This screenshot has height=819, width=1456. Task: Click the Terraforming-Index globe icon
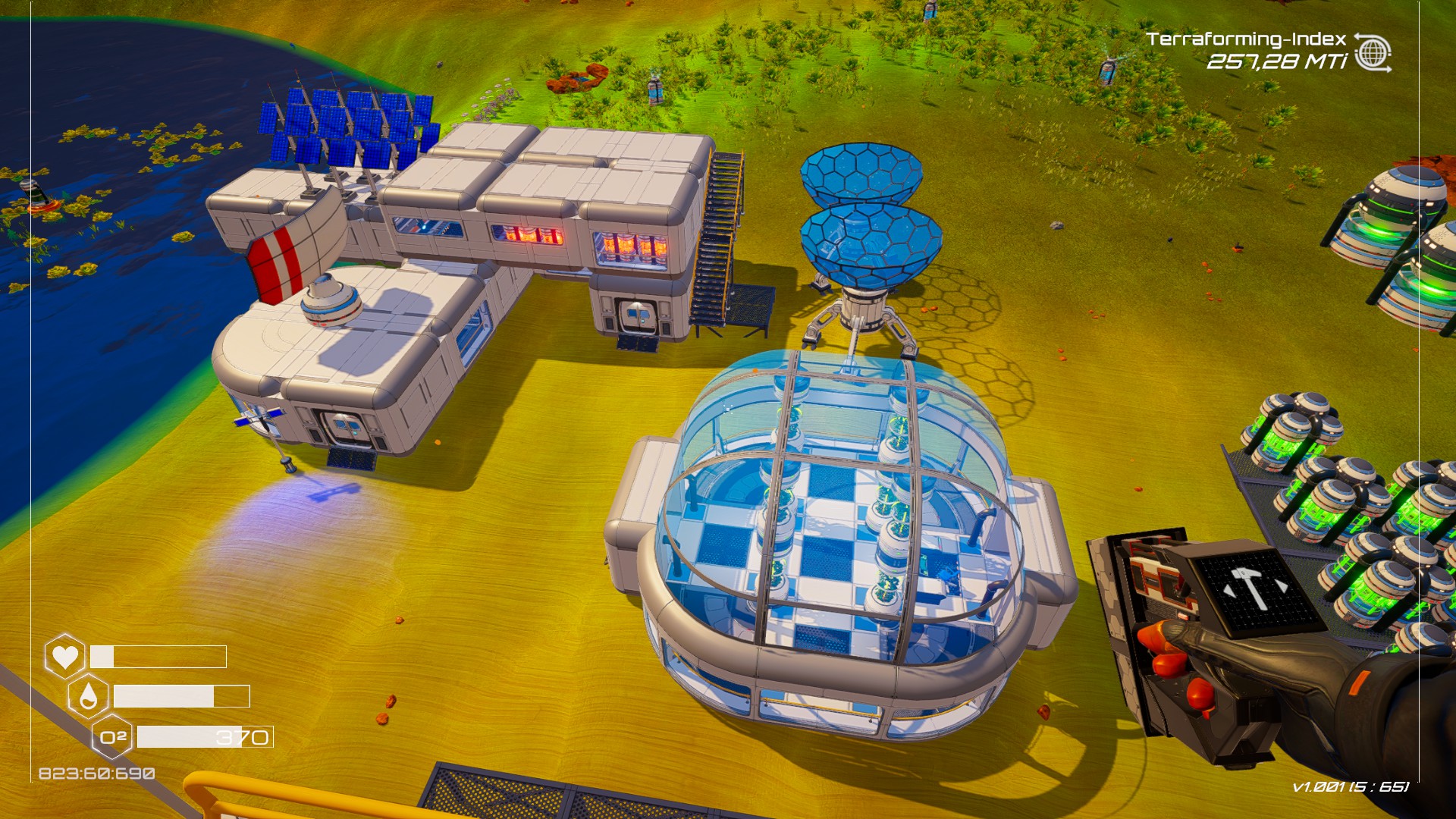1372,53
